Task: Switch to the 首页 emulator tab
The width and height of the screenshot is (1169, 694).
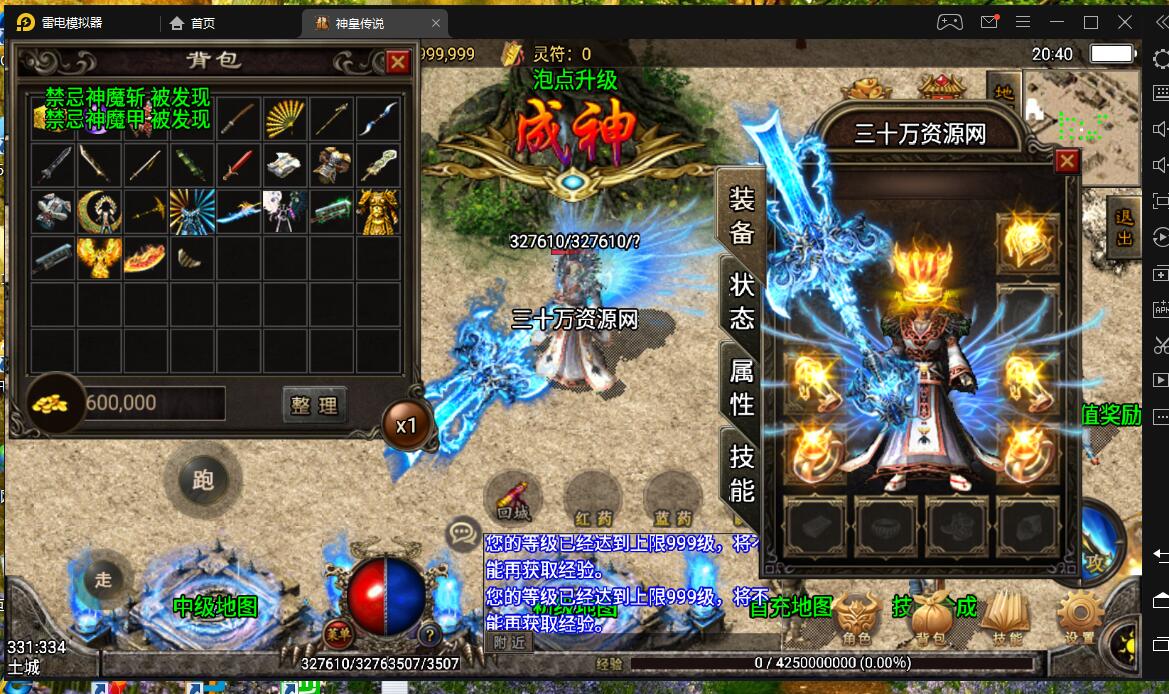Action: pos(192,22)
